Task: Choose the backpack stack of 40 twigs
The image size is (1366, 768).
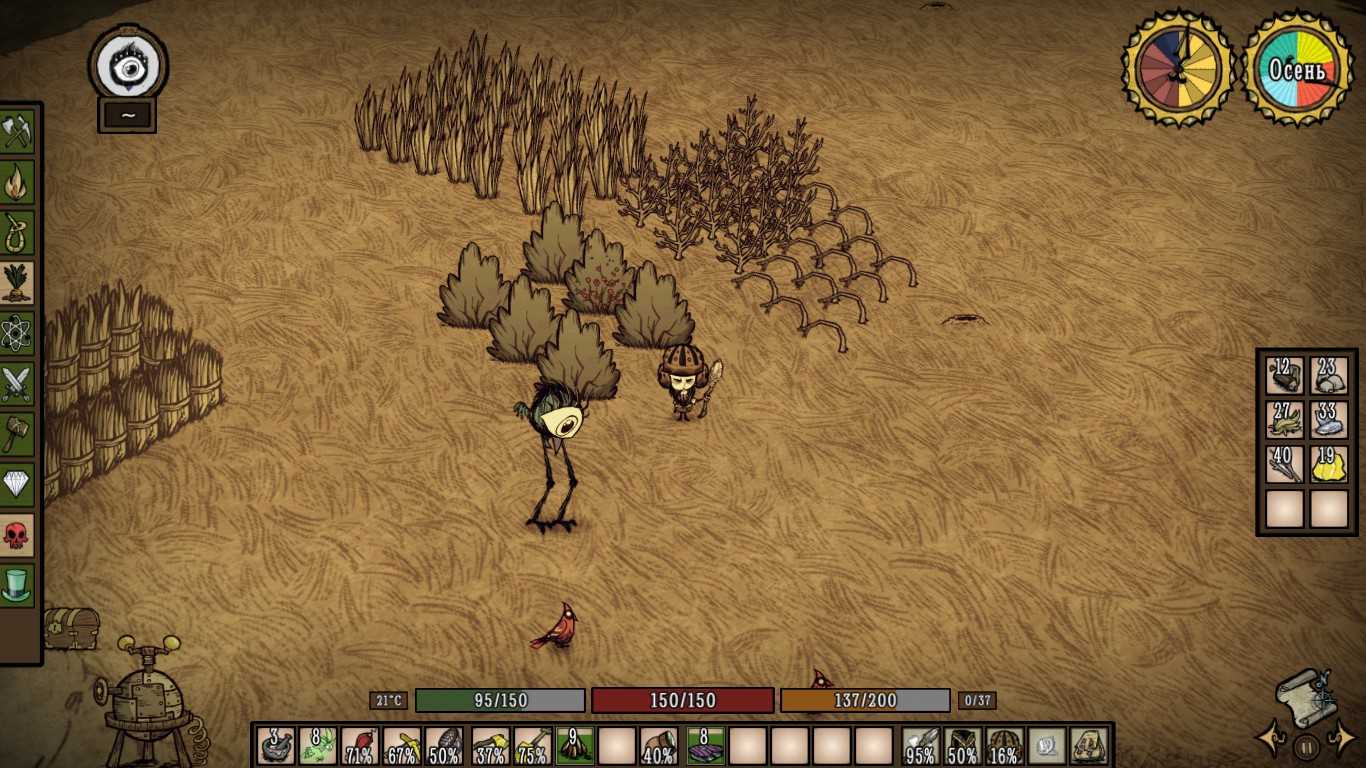Action: tap(1285, 464)
